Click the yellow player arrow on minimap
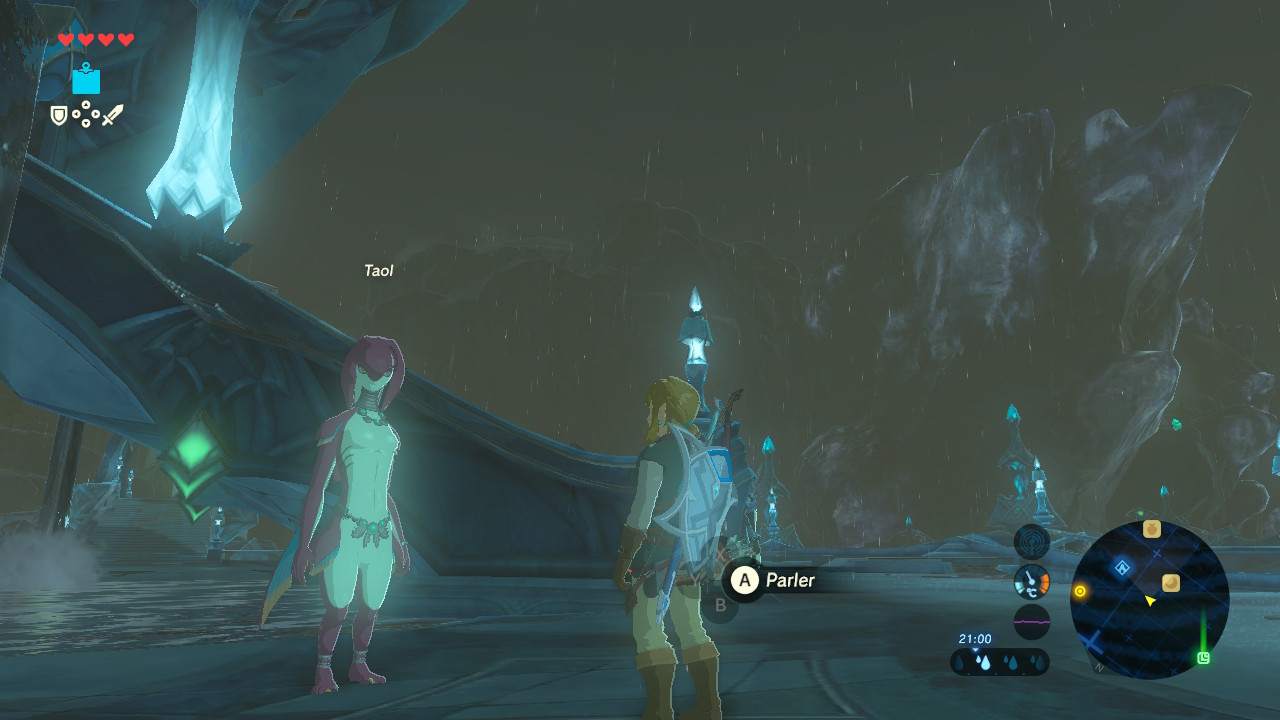Viewport: 1280px width, 720px height. tap(1150, 600)
